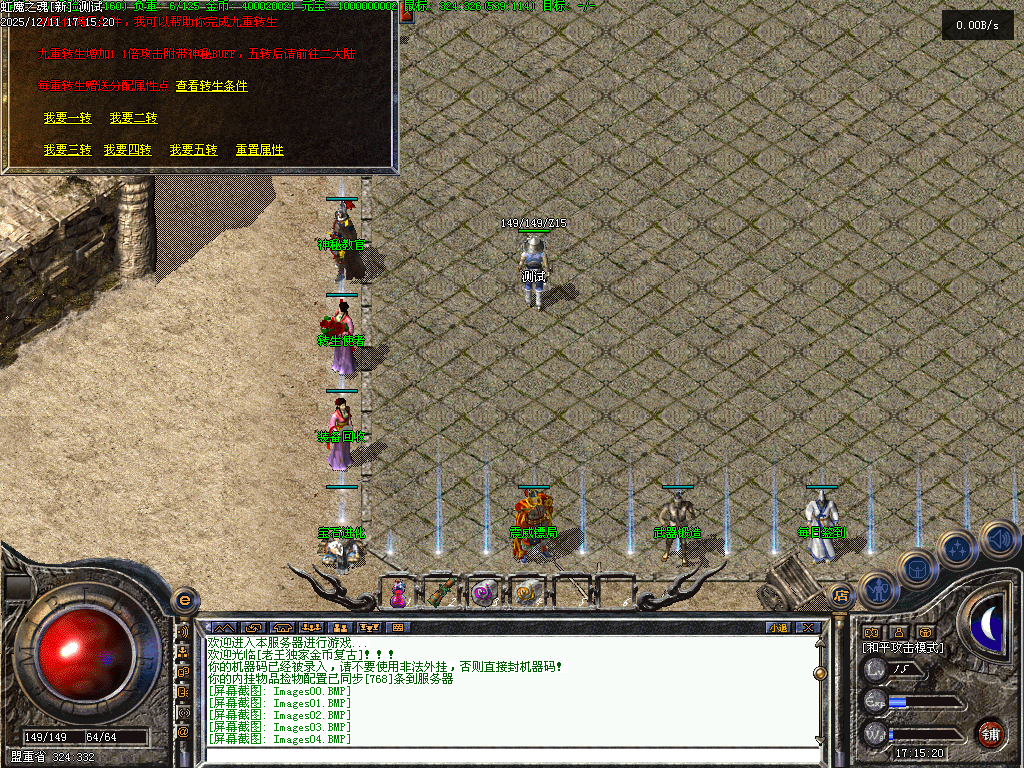Select the 我要五转 rebirth option
The height and width of the screenshot is (768, 1024).
tap(193, 150)
